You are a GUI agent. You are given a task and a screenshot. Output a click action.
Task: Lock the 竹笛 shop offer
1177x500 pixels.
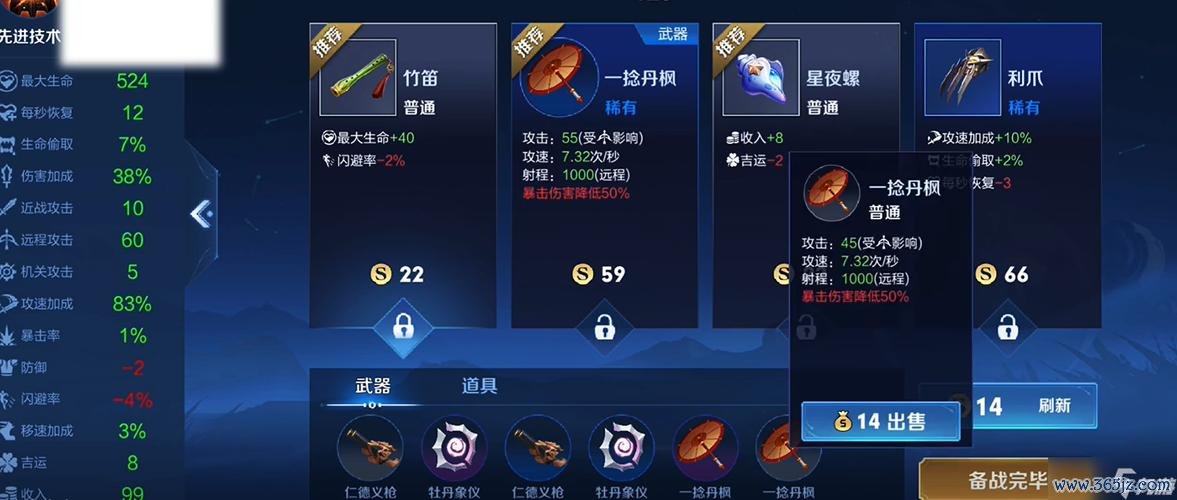coord(403,326)
